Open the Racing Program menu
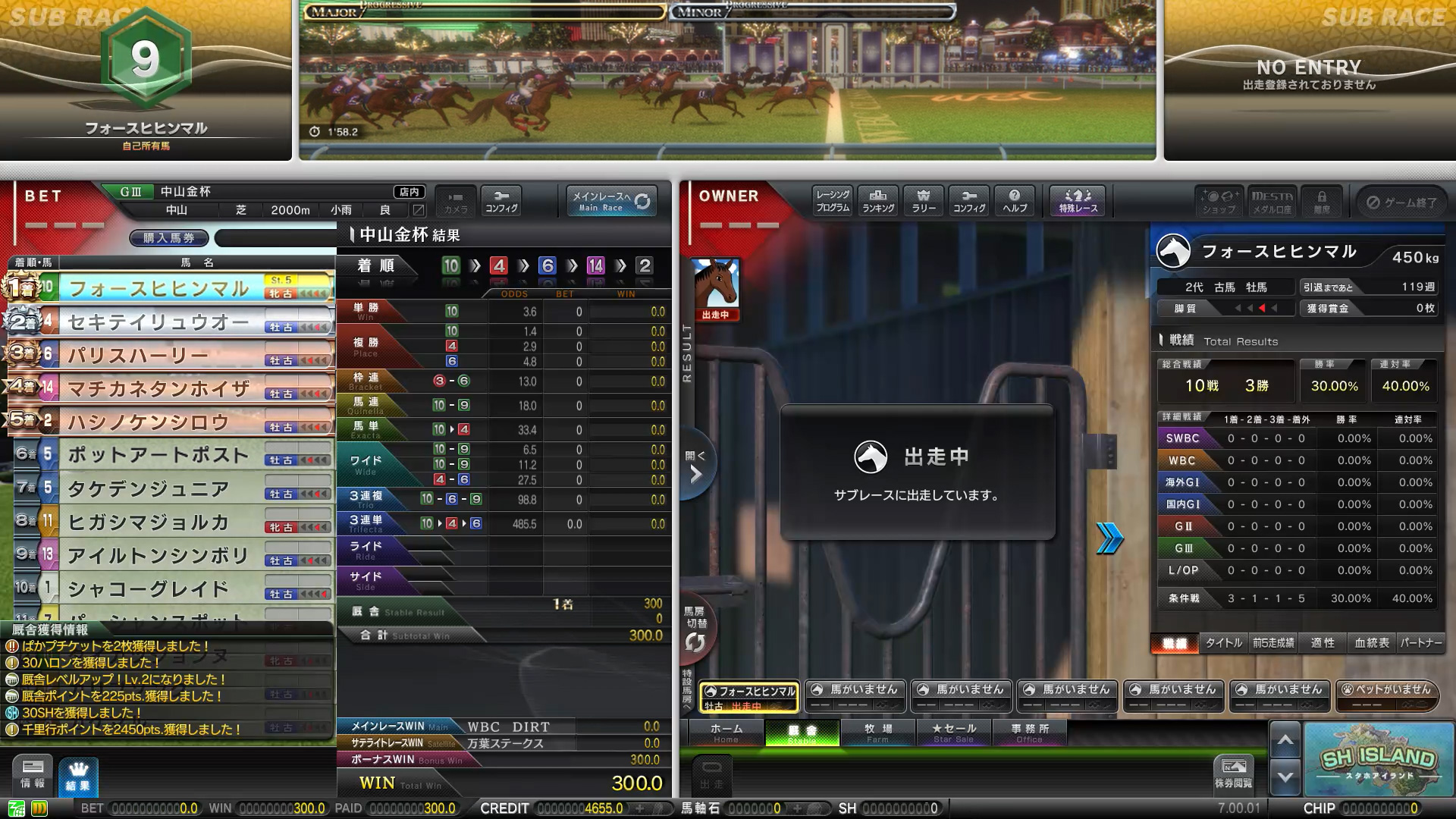Viewport: 1456px width, 819px height. coord(833,201)
